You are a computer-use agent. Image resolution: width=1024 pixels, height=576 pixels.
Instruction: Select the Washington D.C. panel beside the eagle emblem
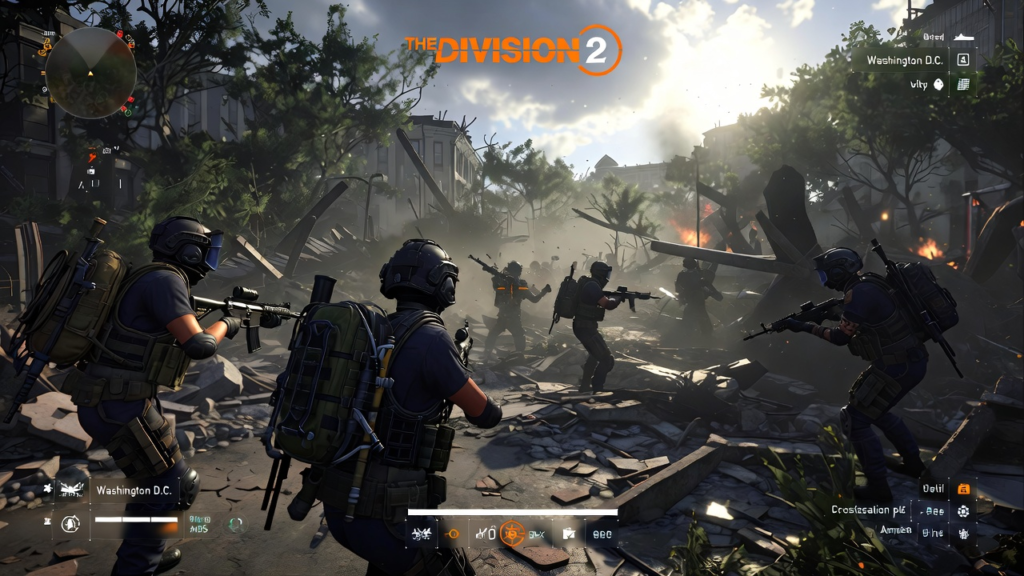(133, 491)
